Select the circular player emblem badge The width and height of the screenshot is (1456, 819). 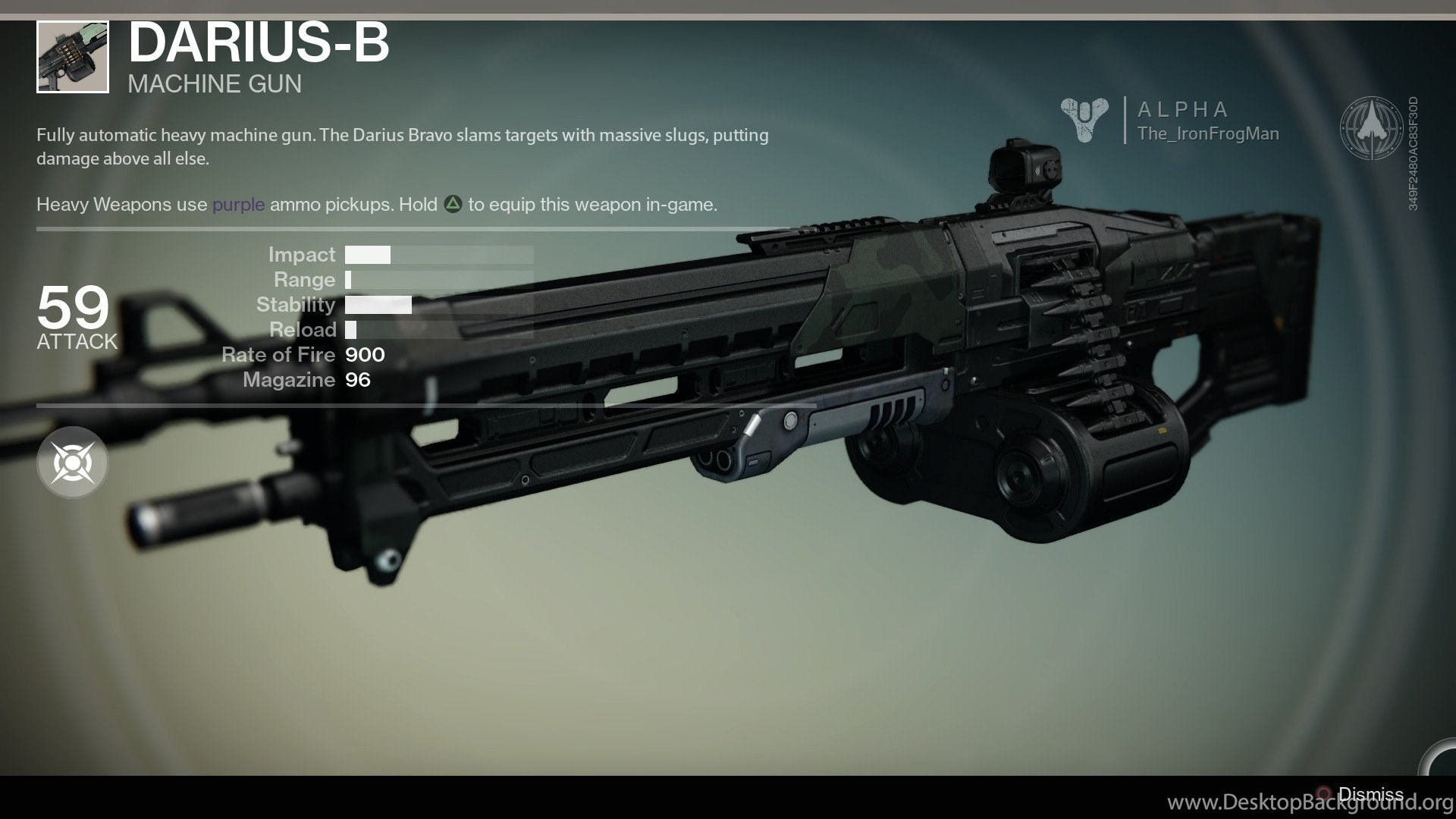point(1371,127)
